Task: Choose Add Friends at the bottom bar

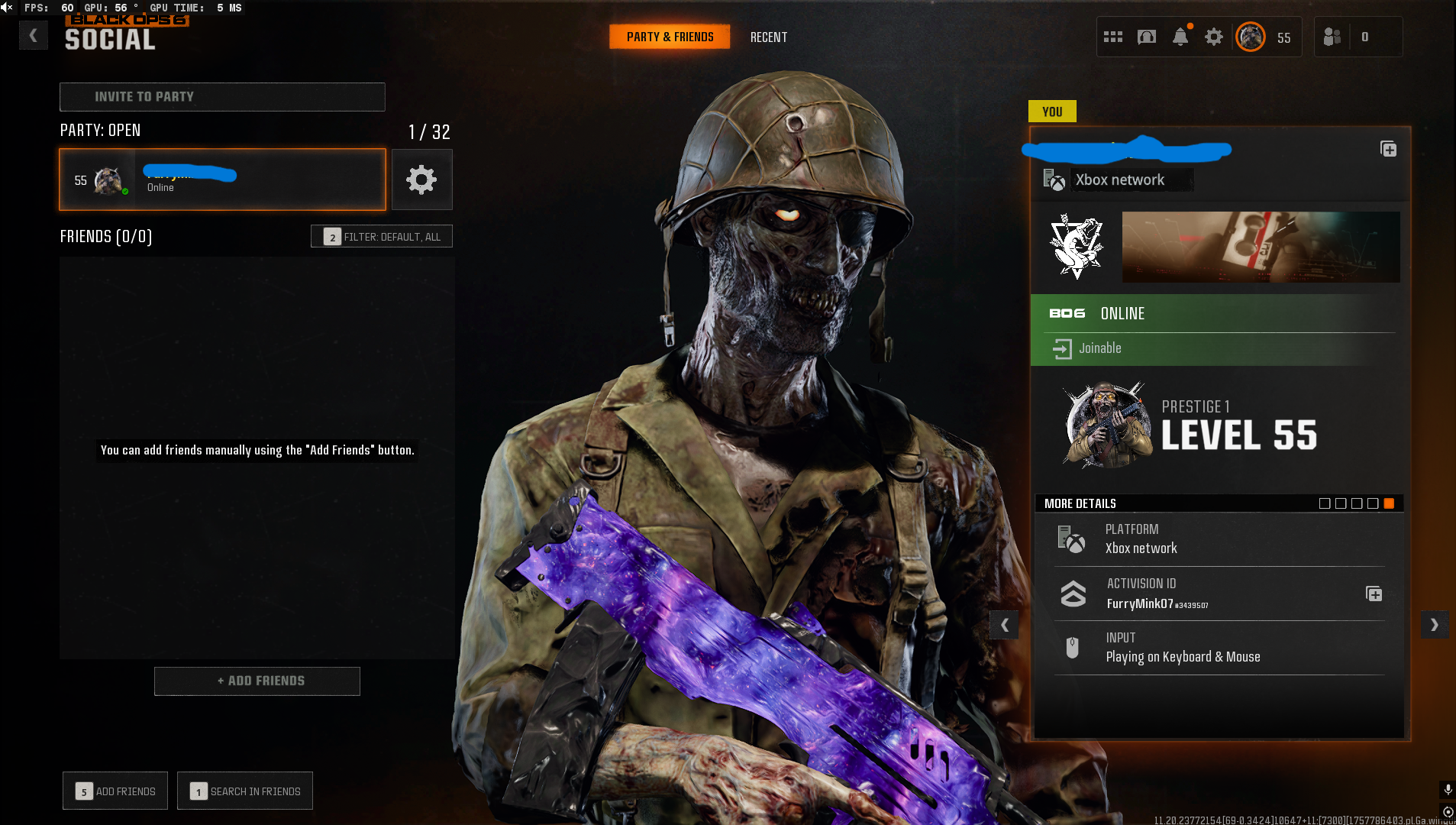Action: tap(115, 791)
